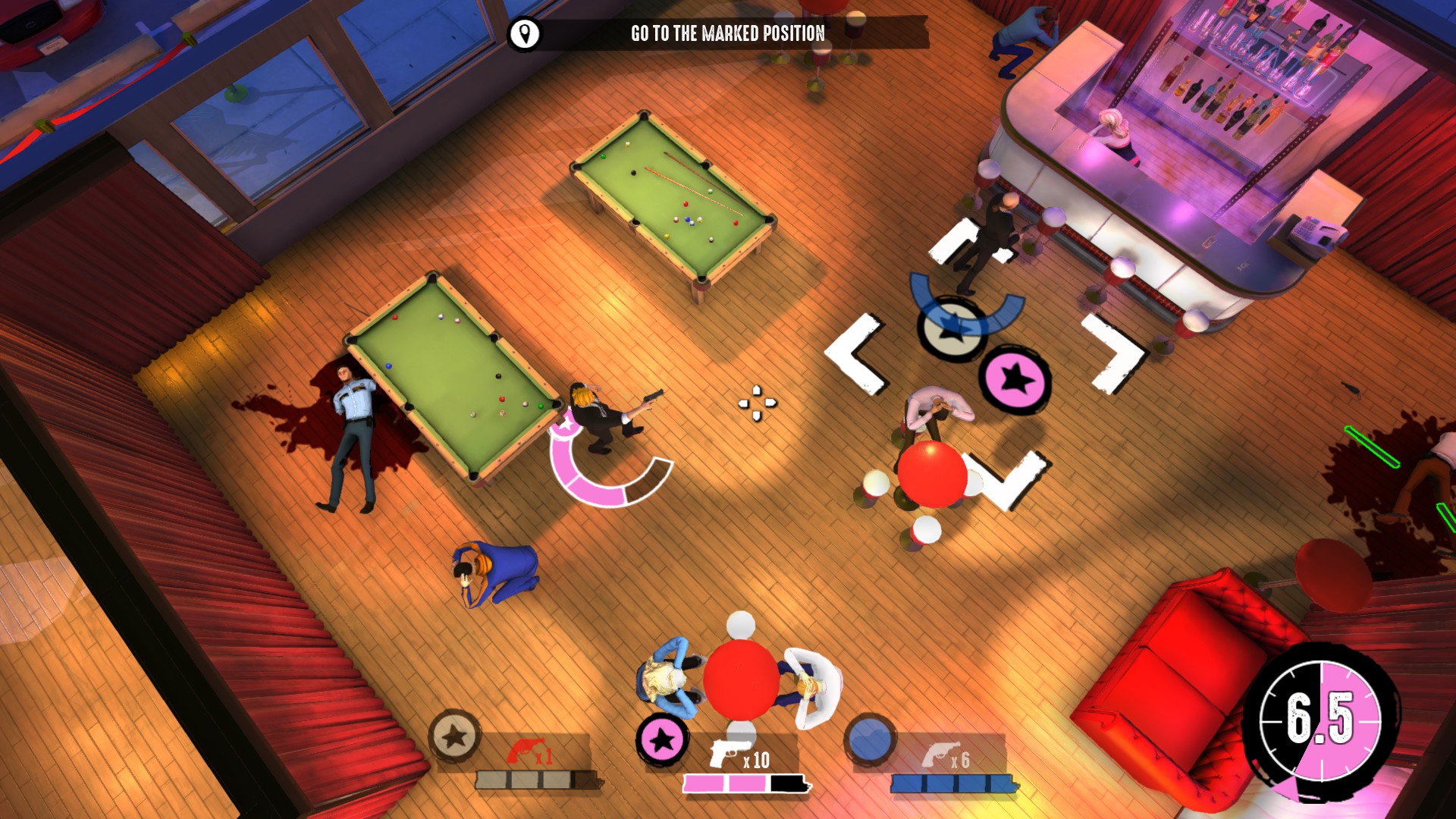The height and width of the screenshot is (819, 1456).
Task: Select the grey star character badge in the bottom bar
Action: [x=454, y=736]
